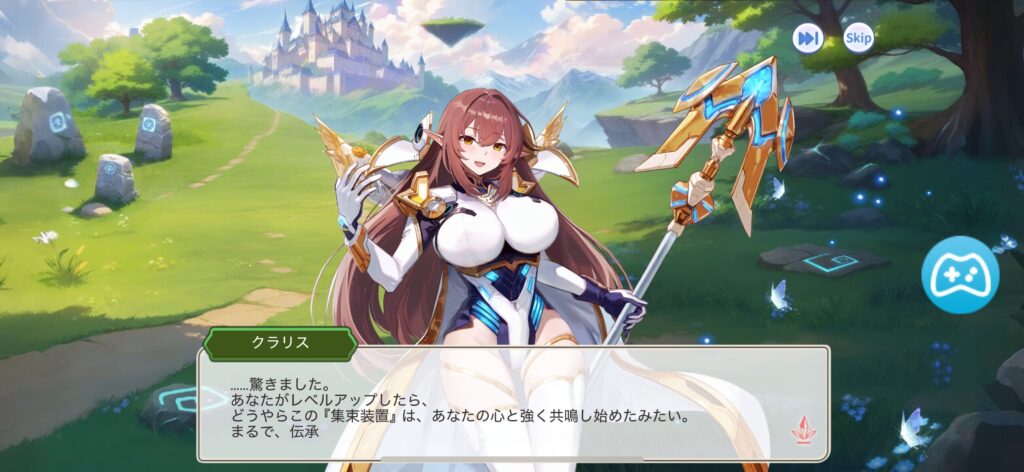
Task: Advance the dialogue using the red lotus indicator
Action: click(x=803, y=429)
